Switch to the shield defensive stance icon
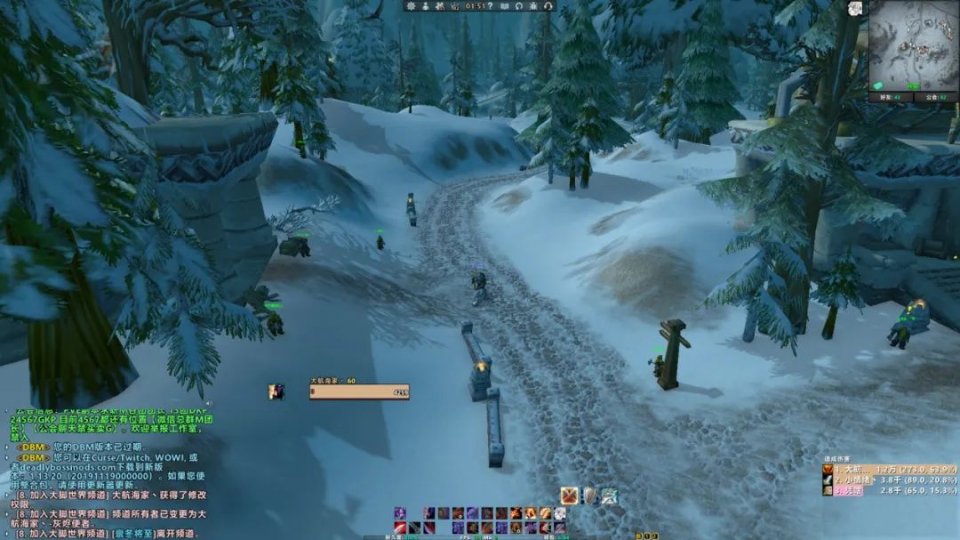 [589, 495]
